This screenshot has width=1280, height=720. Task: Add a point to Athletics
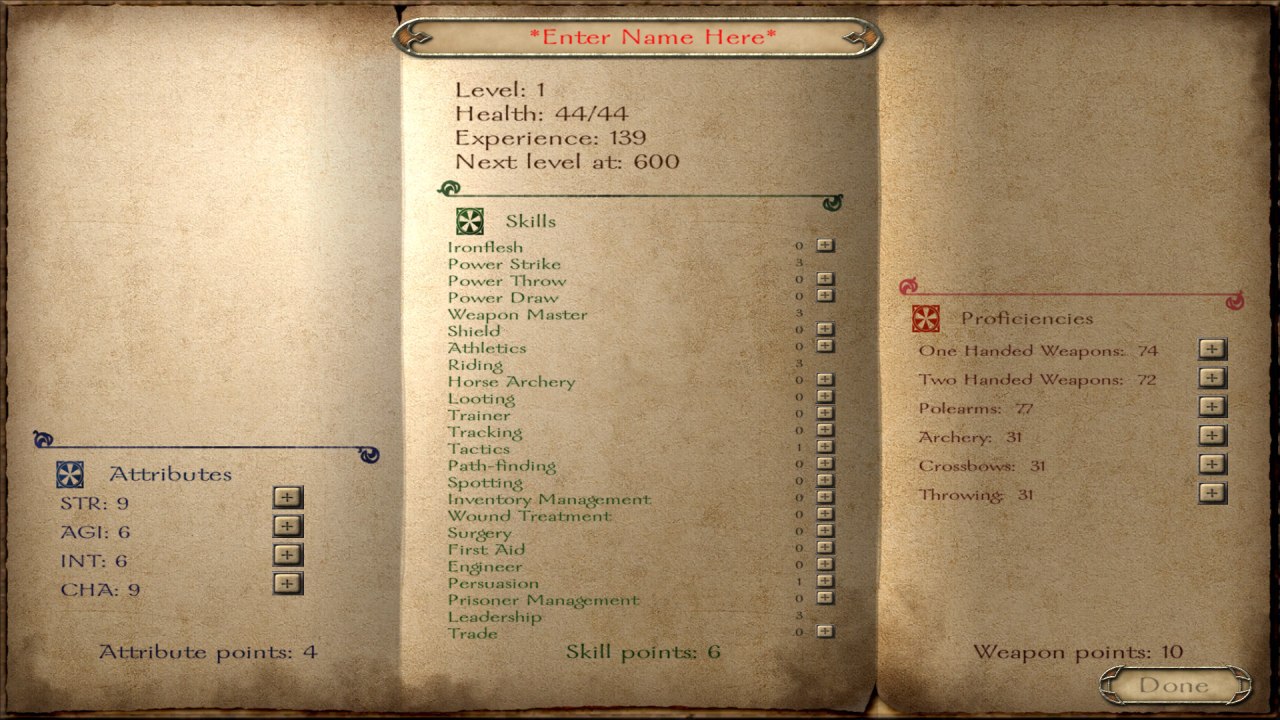click(825, 346)
